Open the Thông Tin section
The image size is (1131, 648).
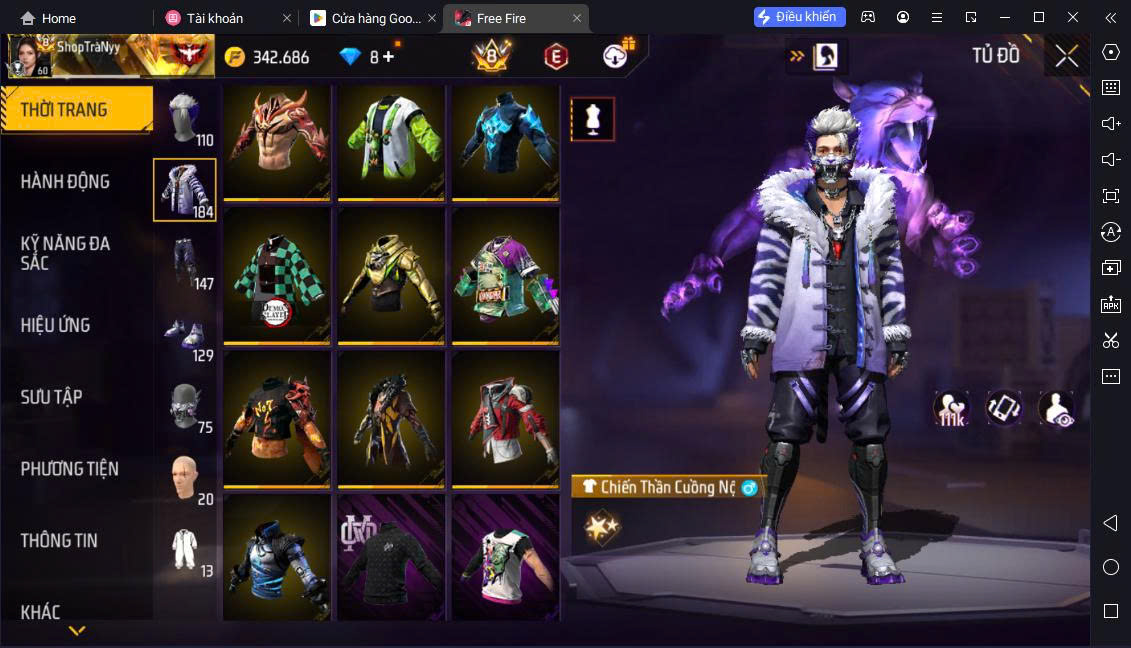60,541
